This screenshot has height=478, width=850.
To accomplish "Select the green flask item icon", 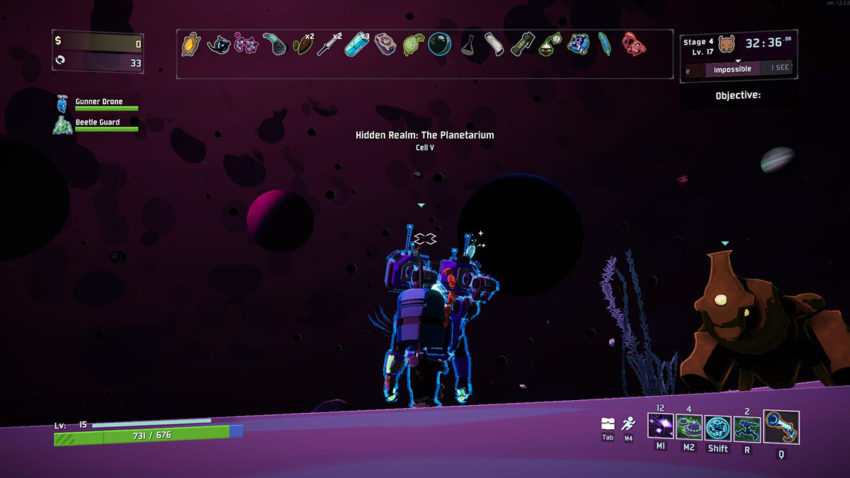I will click(549, 45).
